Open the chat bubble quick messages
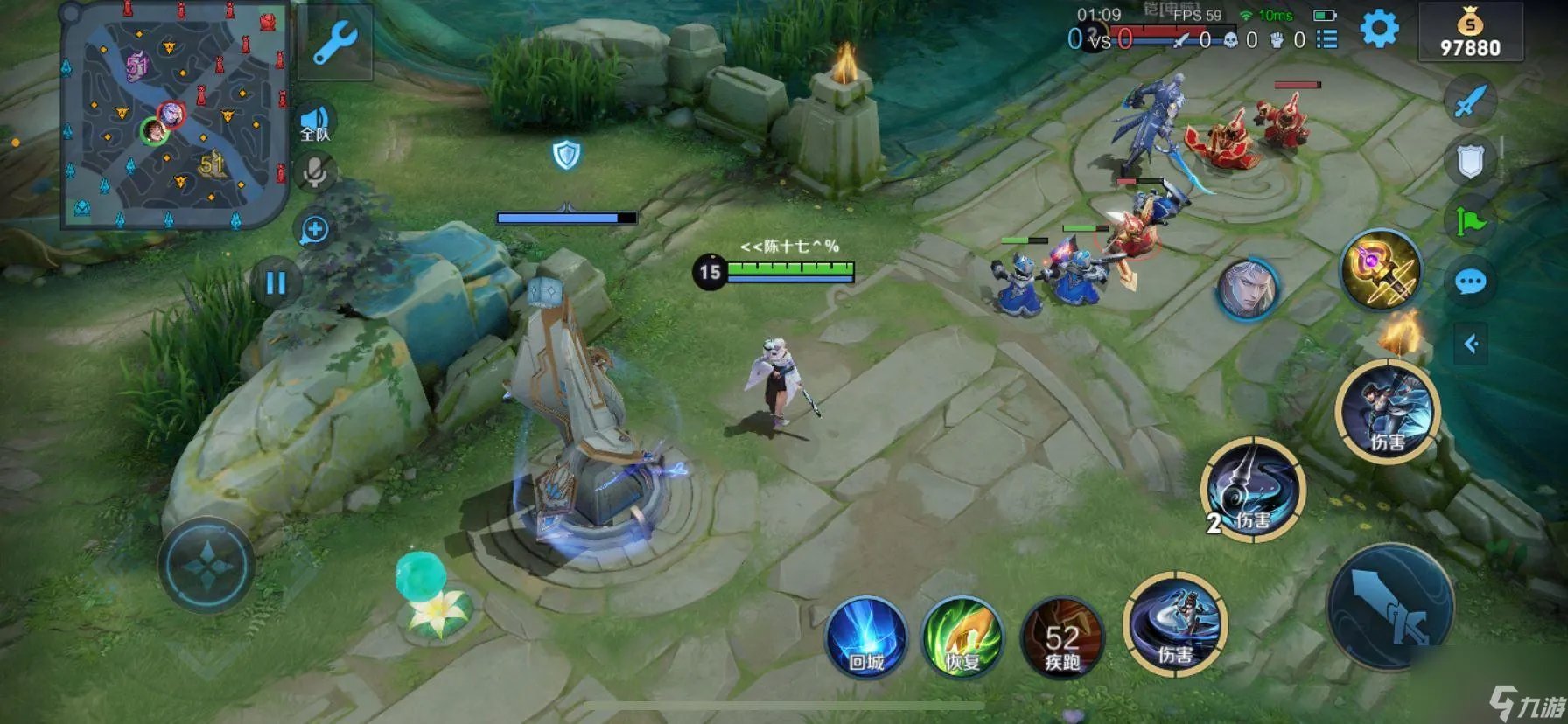Image resolution: width=1568 pixels, height=724 pixels. click(1470, 282)
